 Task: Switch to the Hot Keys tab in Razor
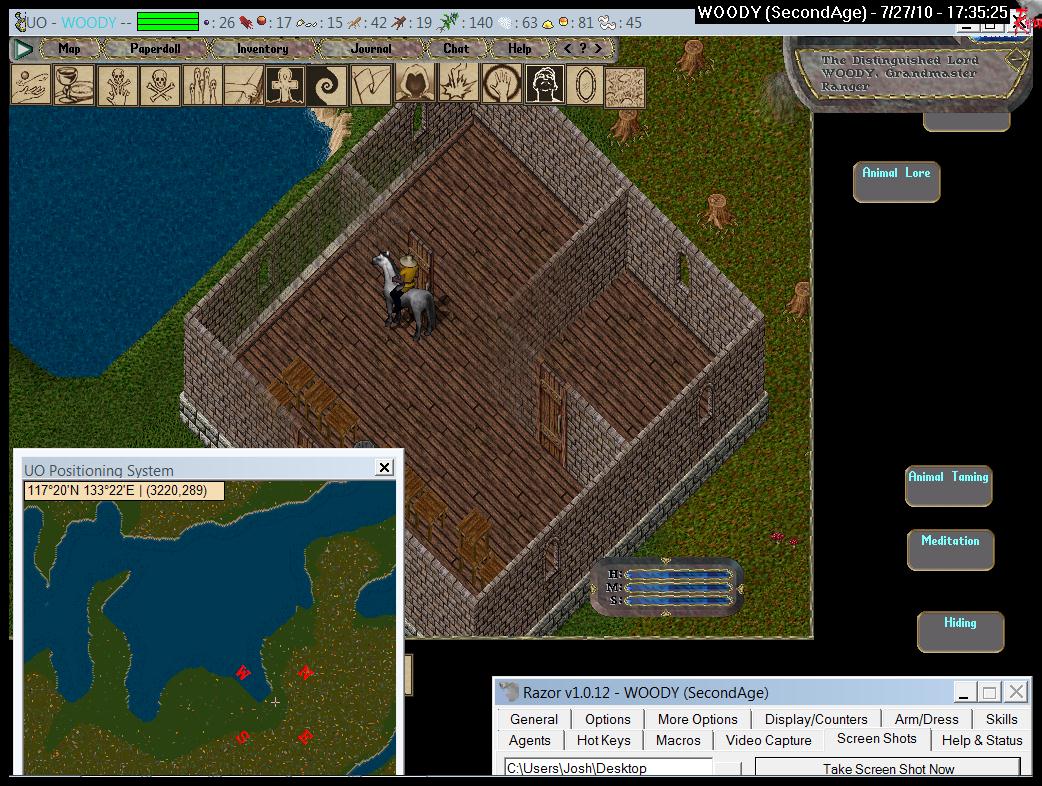[603, 740]
